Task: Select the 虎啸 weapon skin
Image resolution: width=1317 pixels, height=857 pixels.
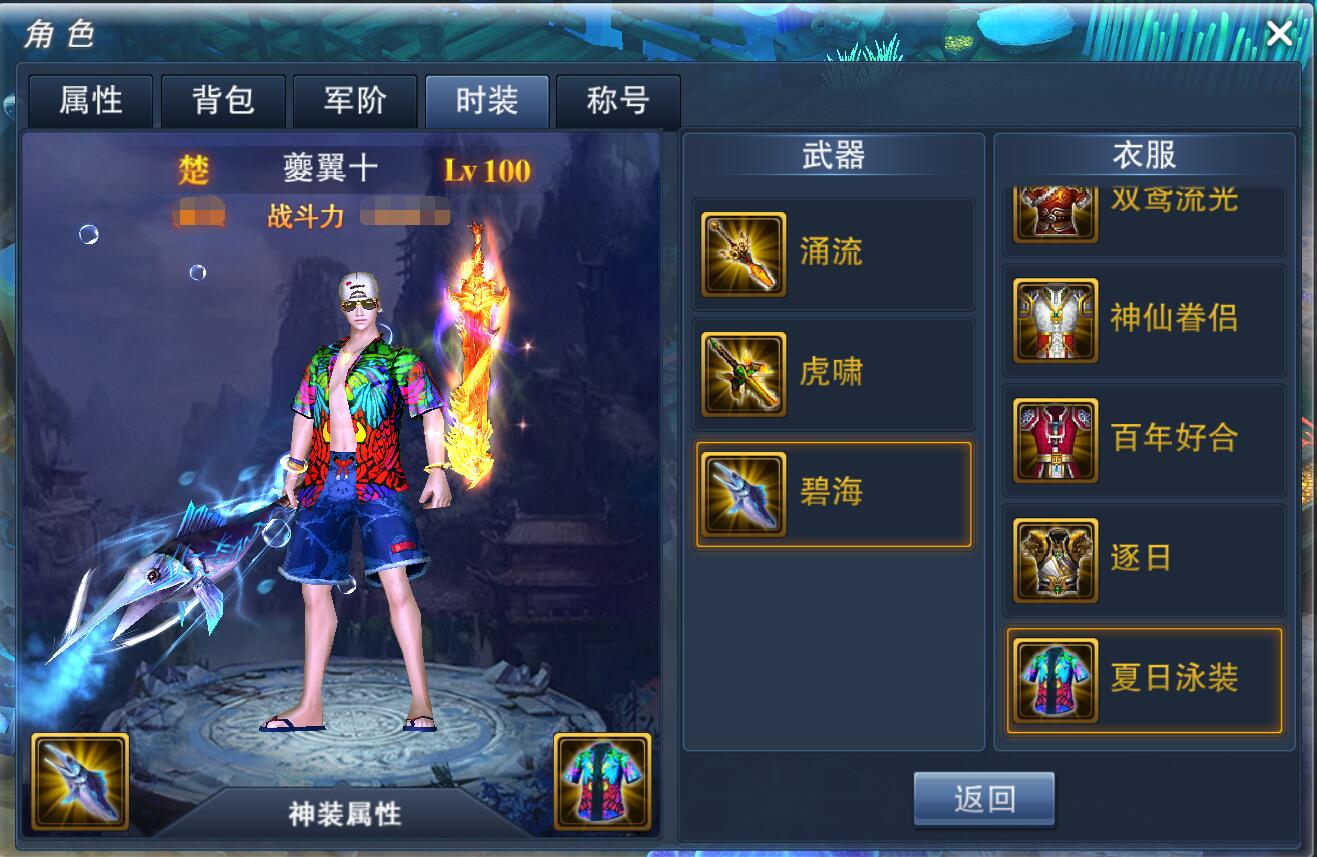Action: point(833,374)
